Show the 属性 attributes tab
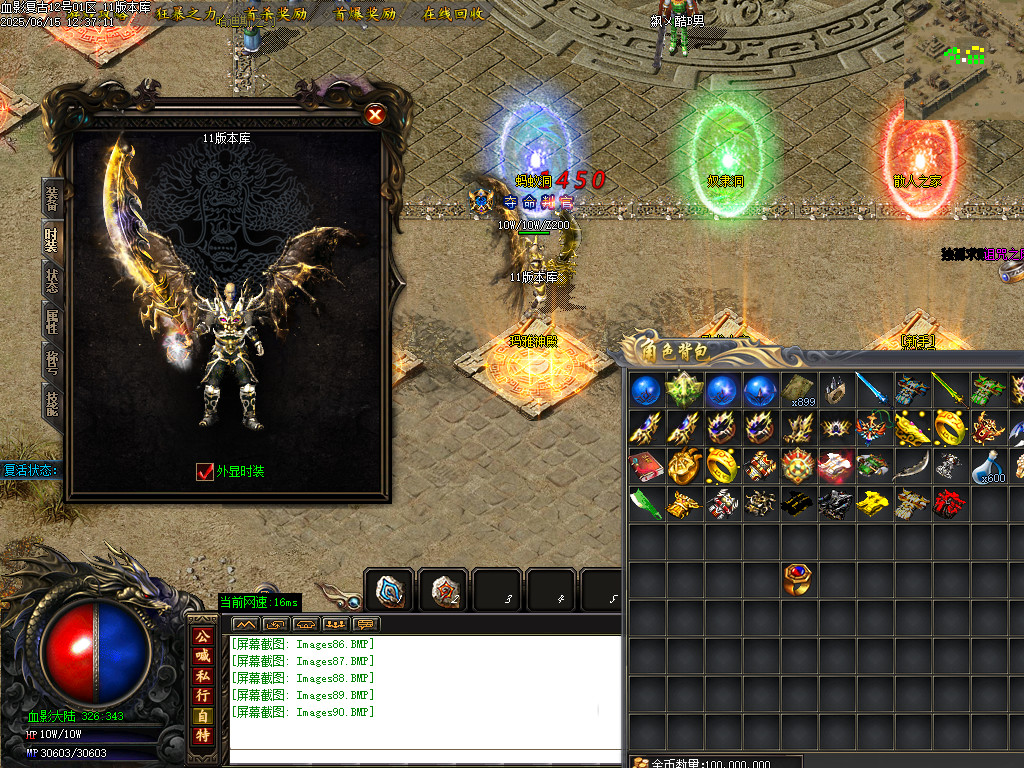This screenshot has height=768, width=1024. (51, 320)
